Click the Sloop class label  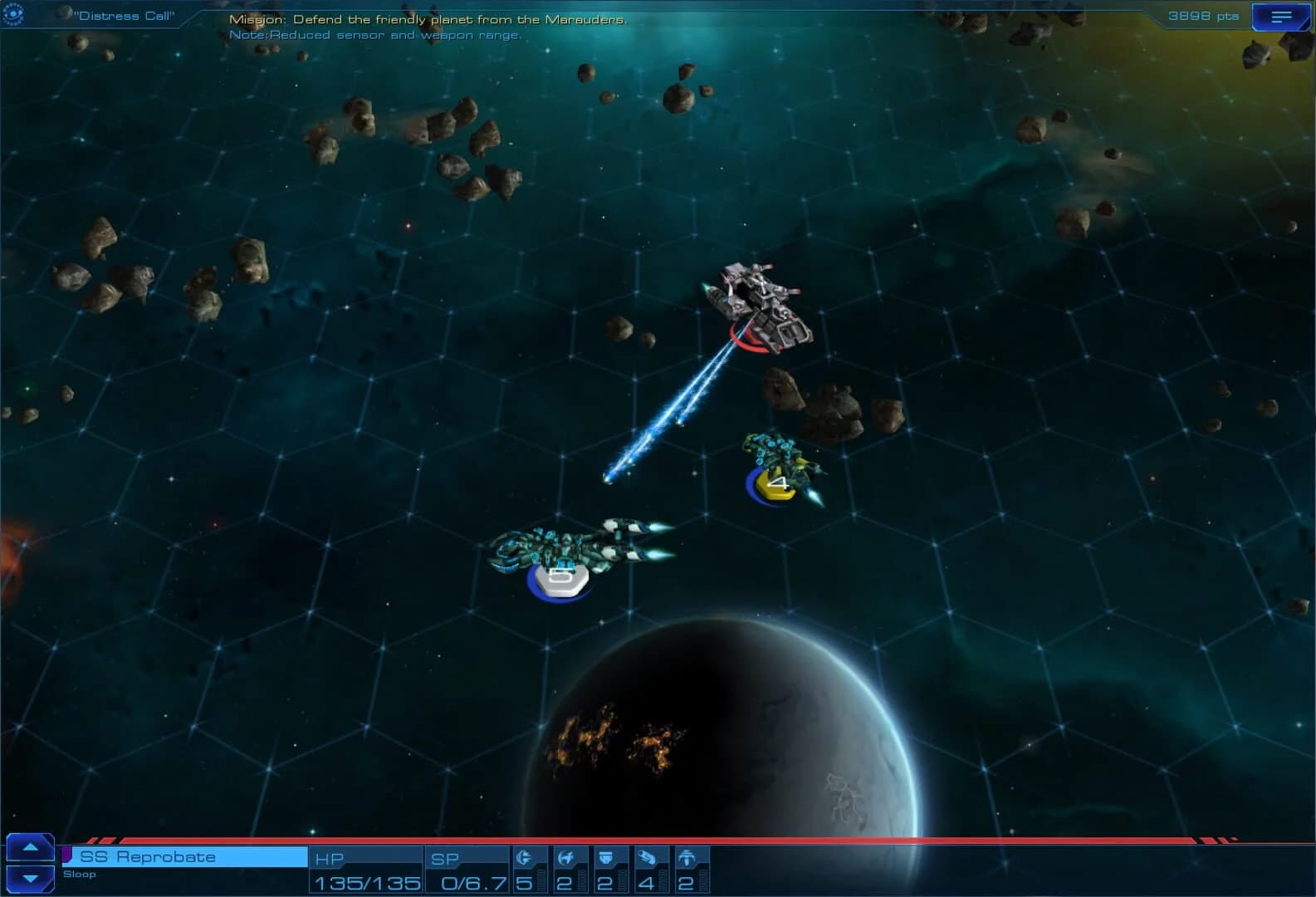[x=80, y=875]
